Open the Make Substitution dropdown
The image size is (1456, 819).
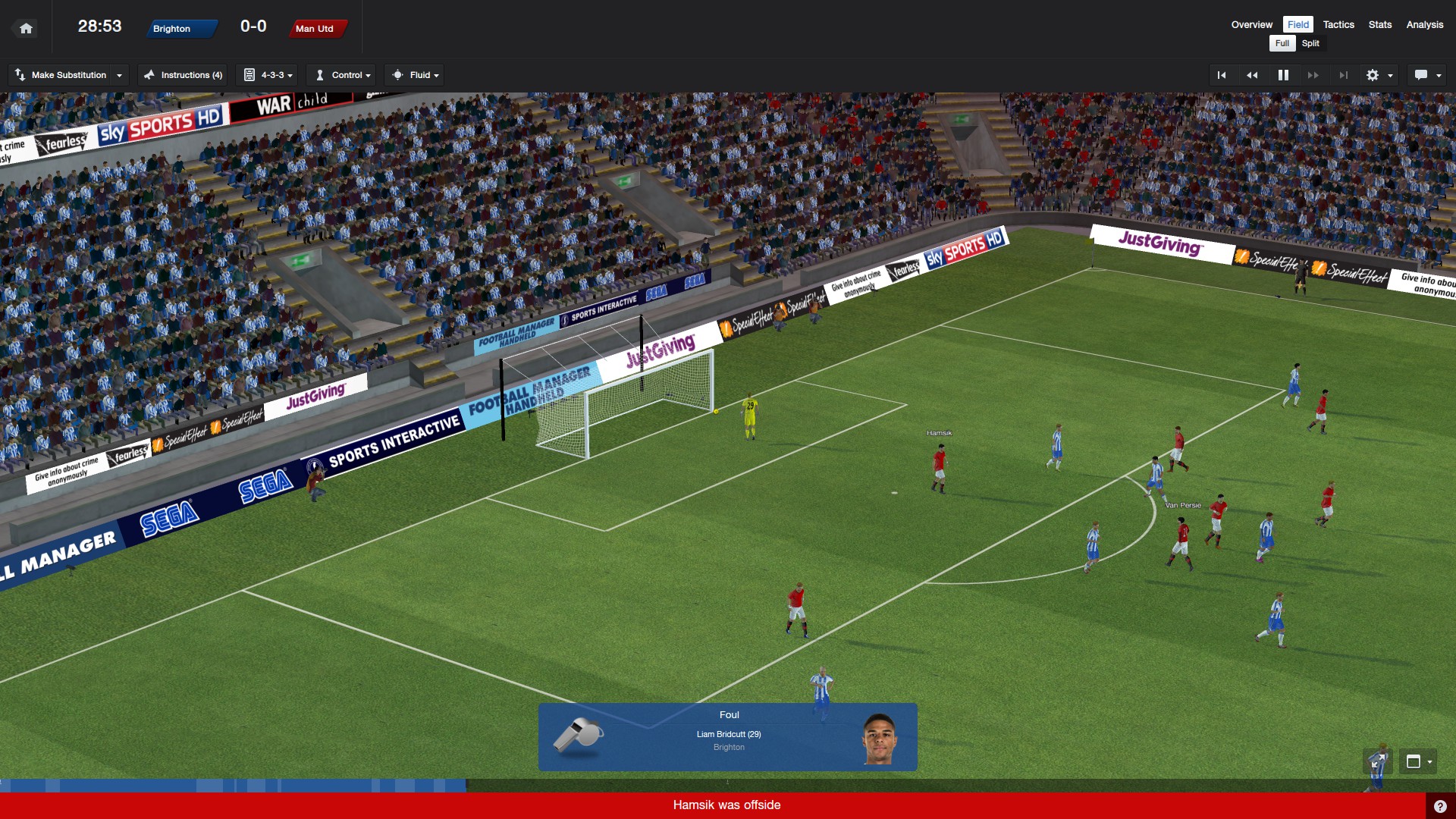click(x=68, y=75)
